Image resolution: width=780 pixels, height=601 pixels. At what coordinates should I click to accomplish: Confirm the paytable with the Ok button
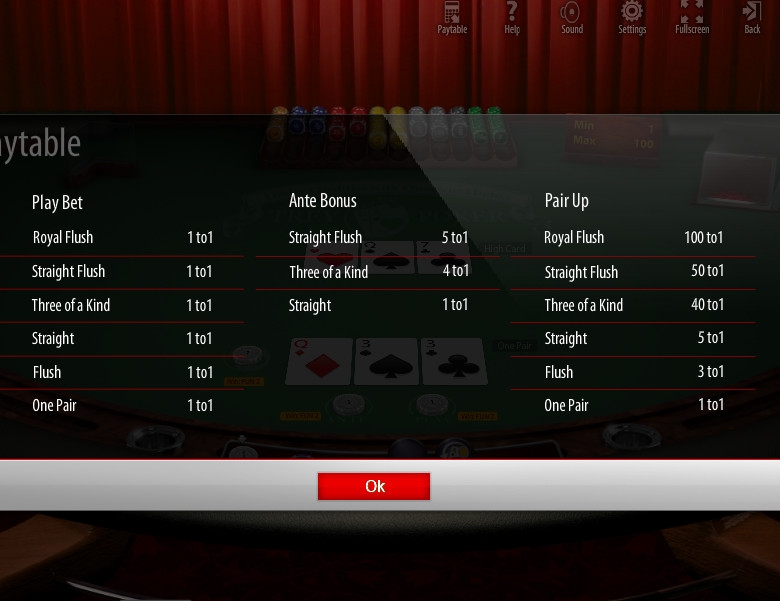[374, 486]
